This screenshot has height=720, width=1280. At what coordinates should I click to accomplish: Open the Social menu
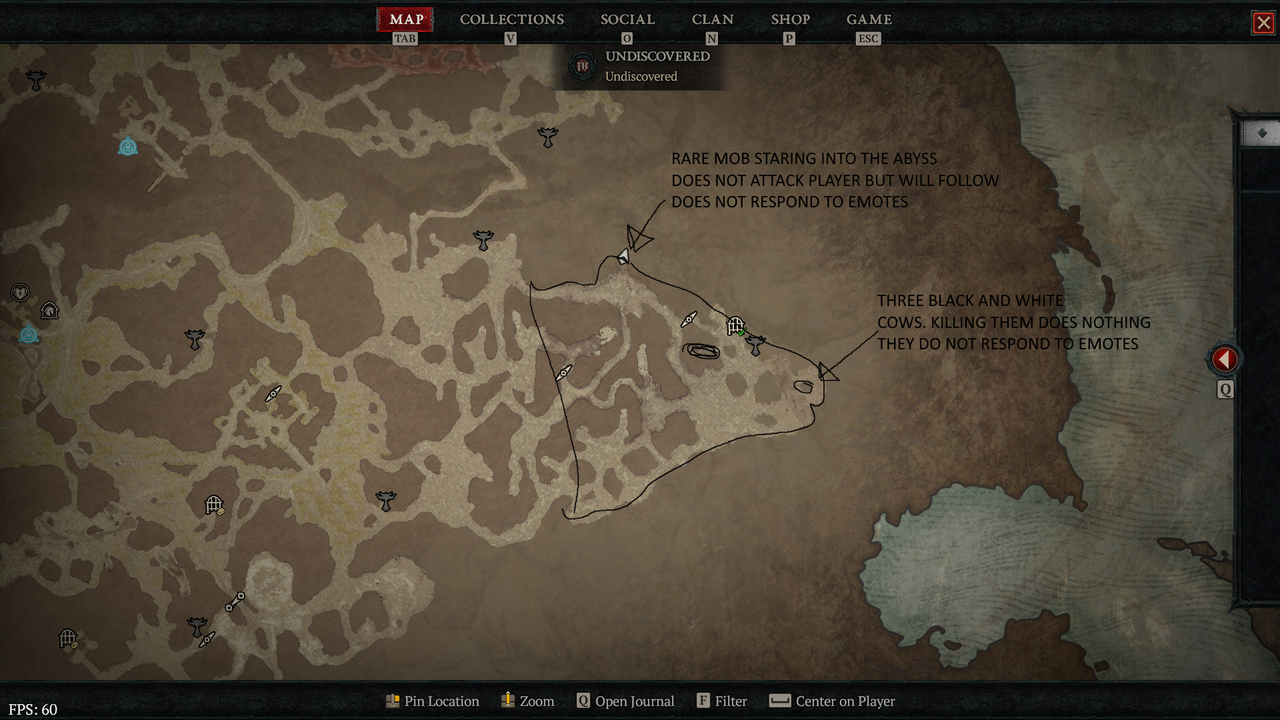pyautogui.click(x=627, y=19)
